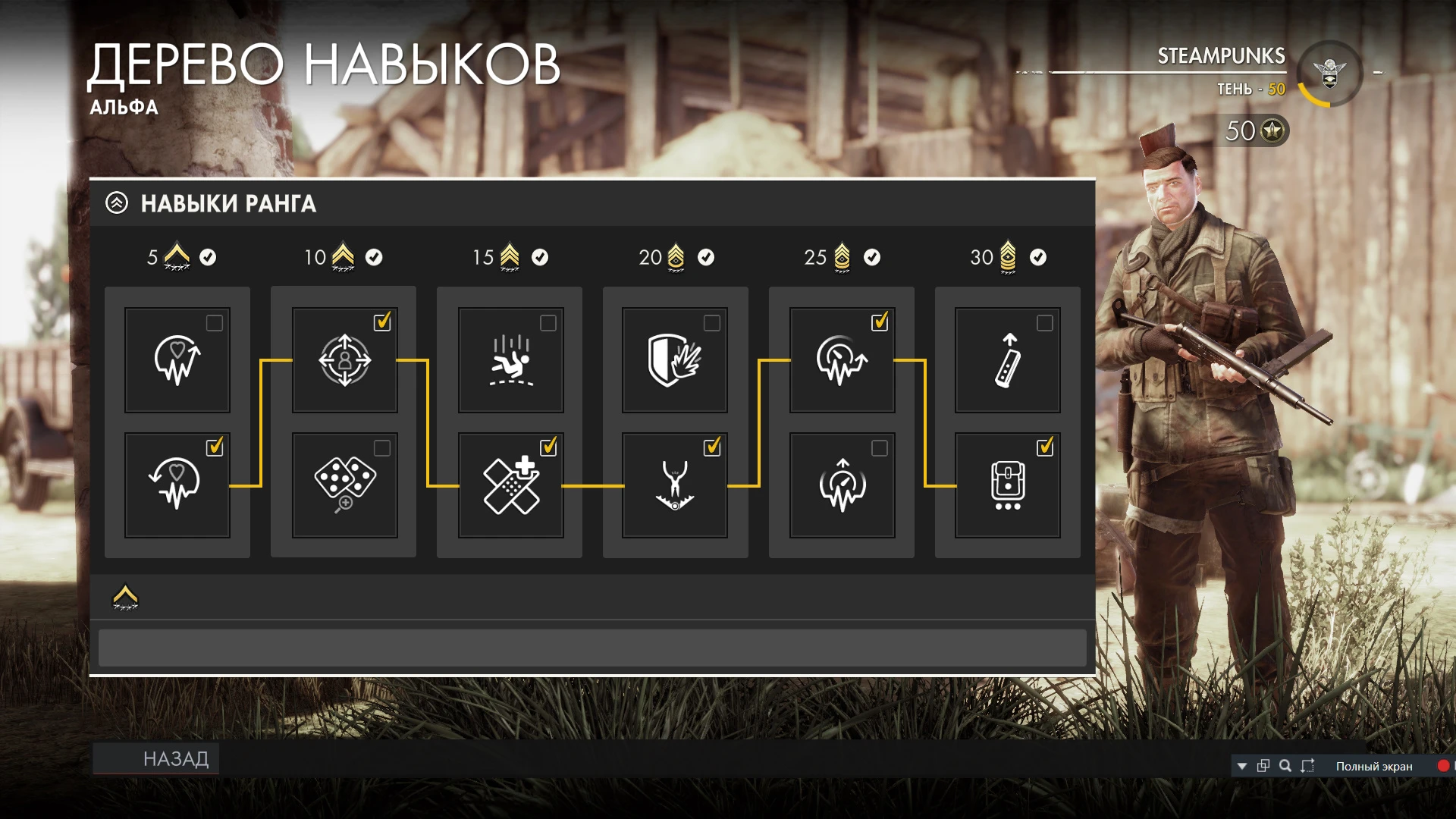Expand the player panel dropdown arrow
This screenshot has width=1456, height=819.
click(x=1243, y=767)
